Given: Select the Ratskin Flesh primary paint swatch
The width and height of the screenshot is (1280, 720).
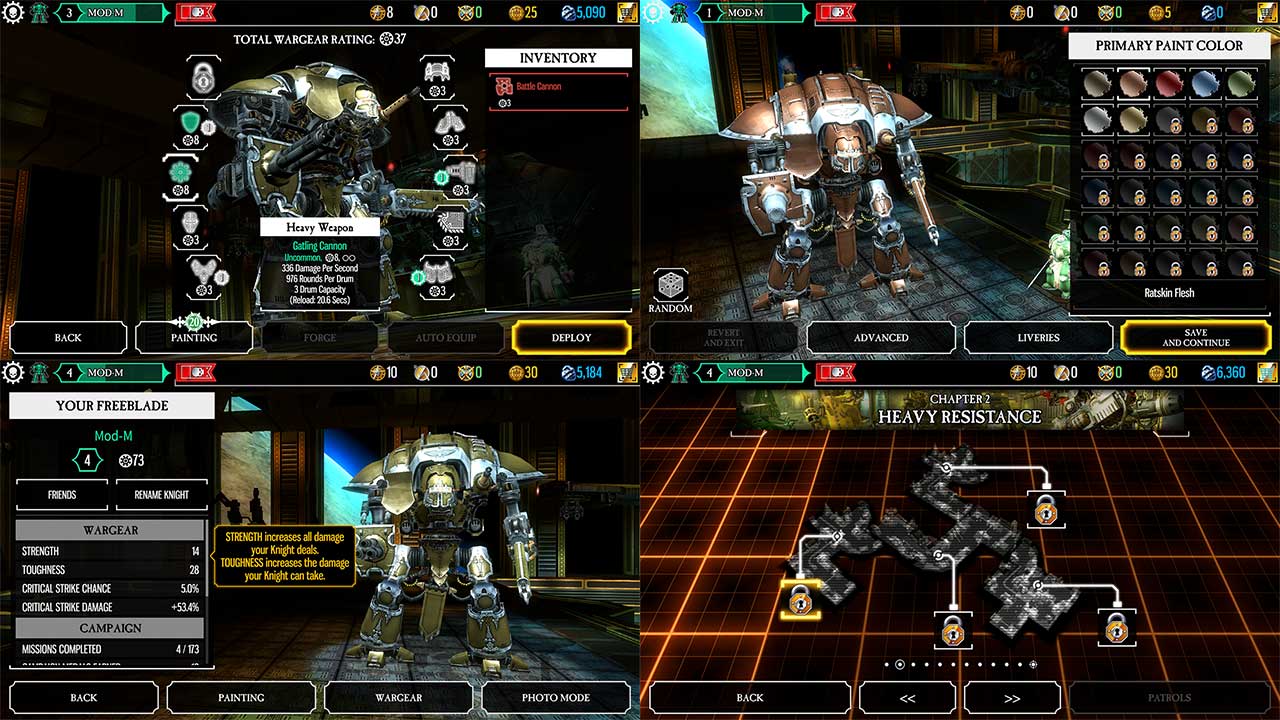Looking at the screenshot, I should (1133, 83).
